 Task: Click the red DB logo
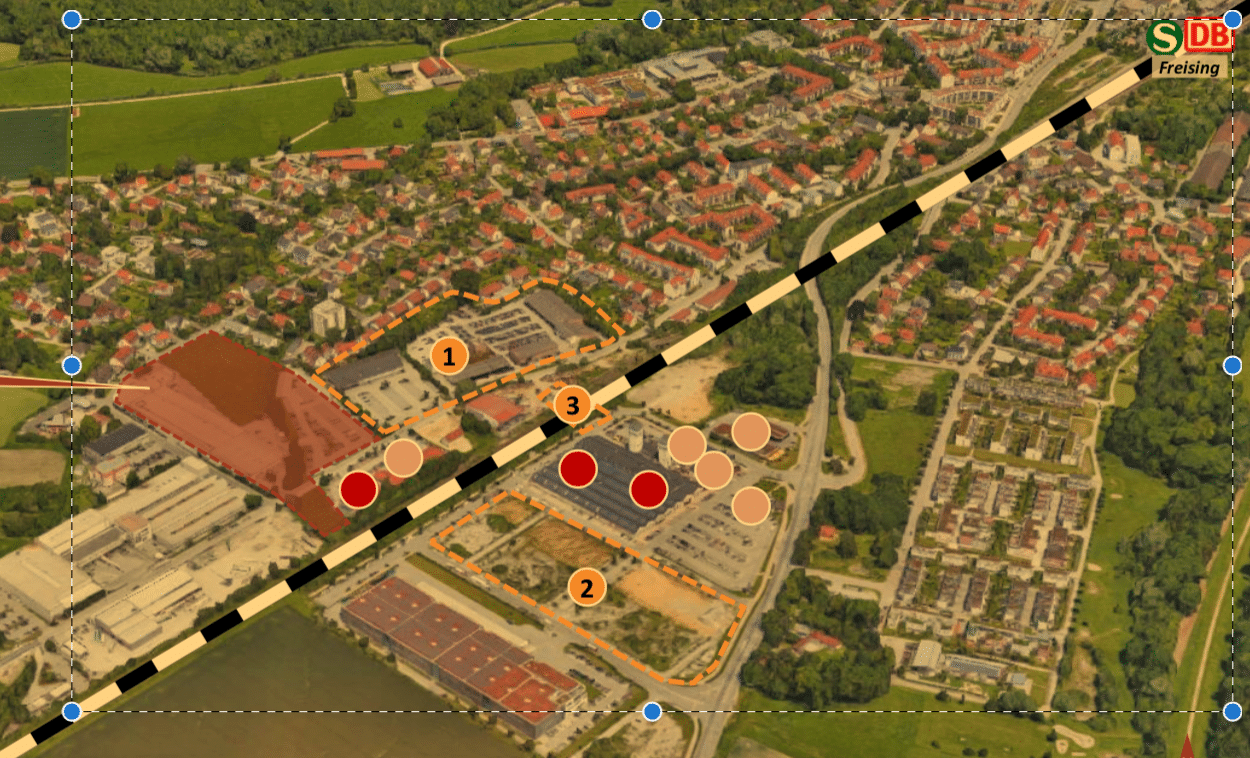pyautogui.click(x=1206, y=35)
